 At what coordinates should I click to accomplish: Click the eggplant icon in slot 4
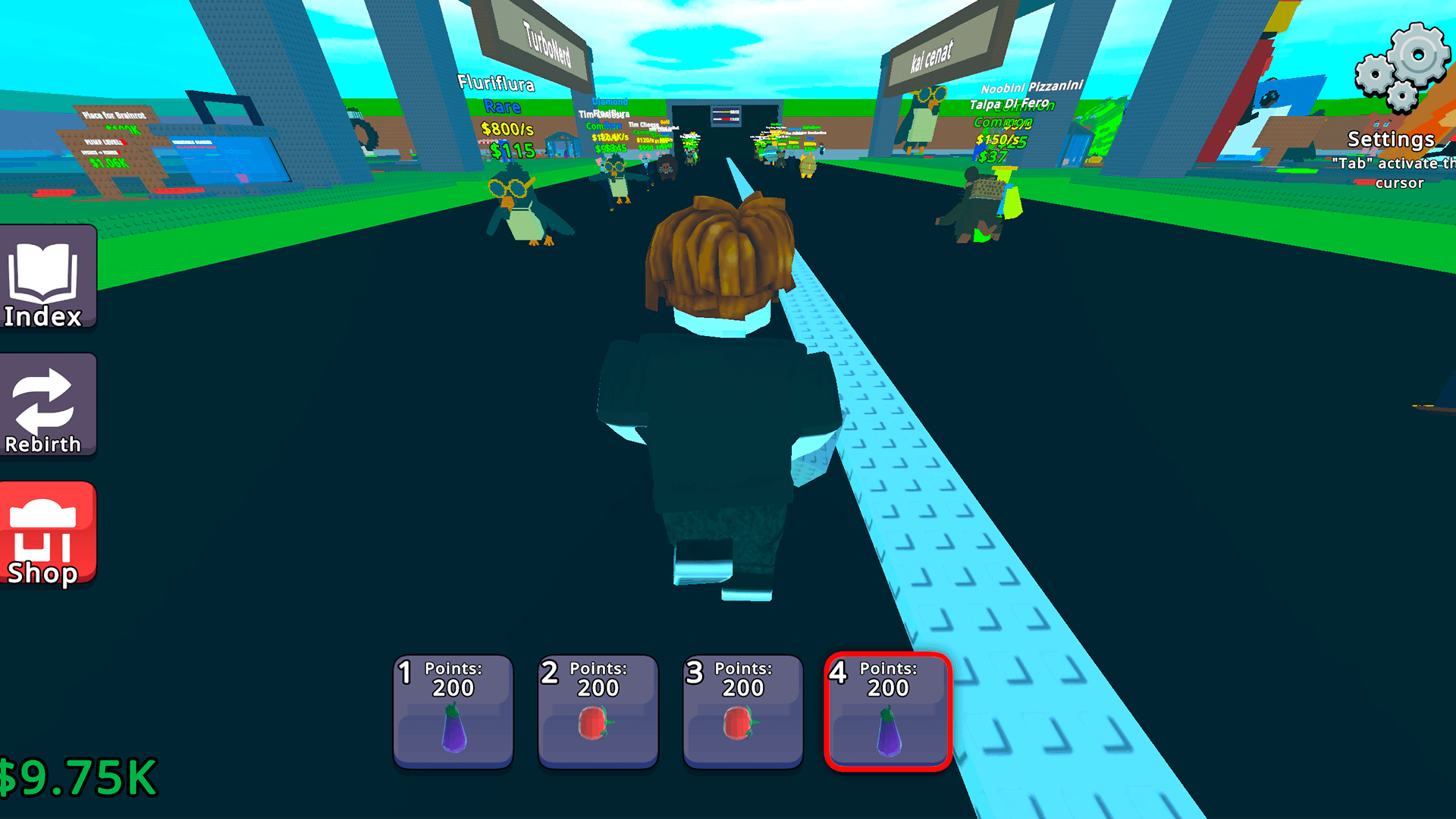coord(889,728)
